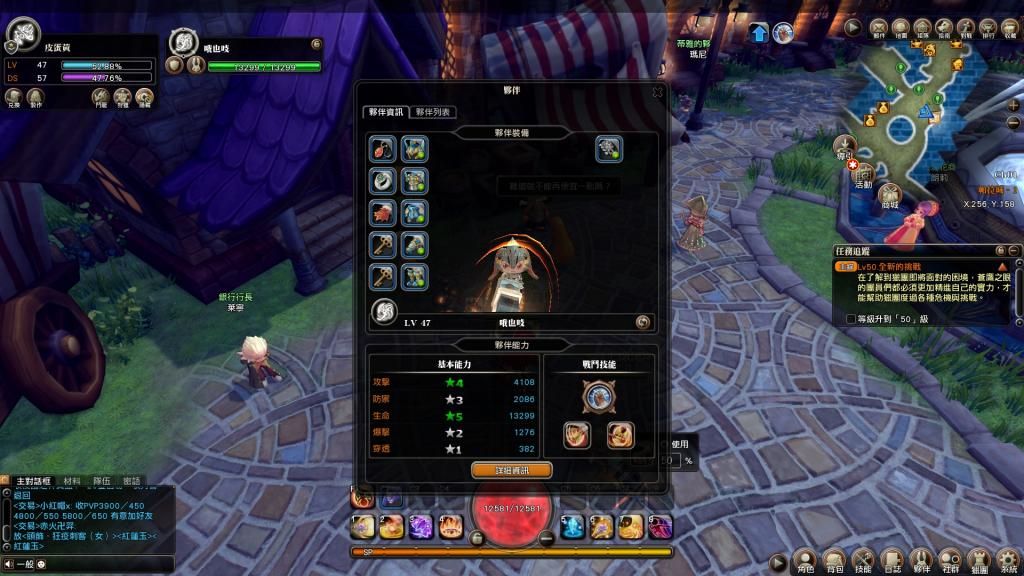Open the 背包 bag menu
This screenshot has width=1024, height=576.
pyautogui.click(x=834, y=560)
